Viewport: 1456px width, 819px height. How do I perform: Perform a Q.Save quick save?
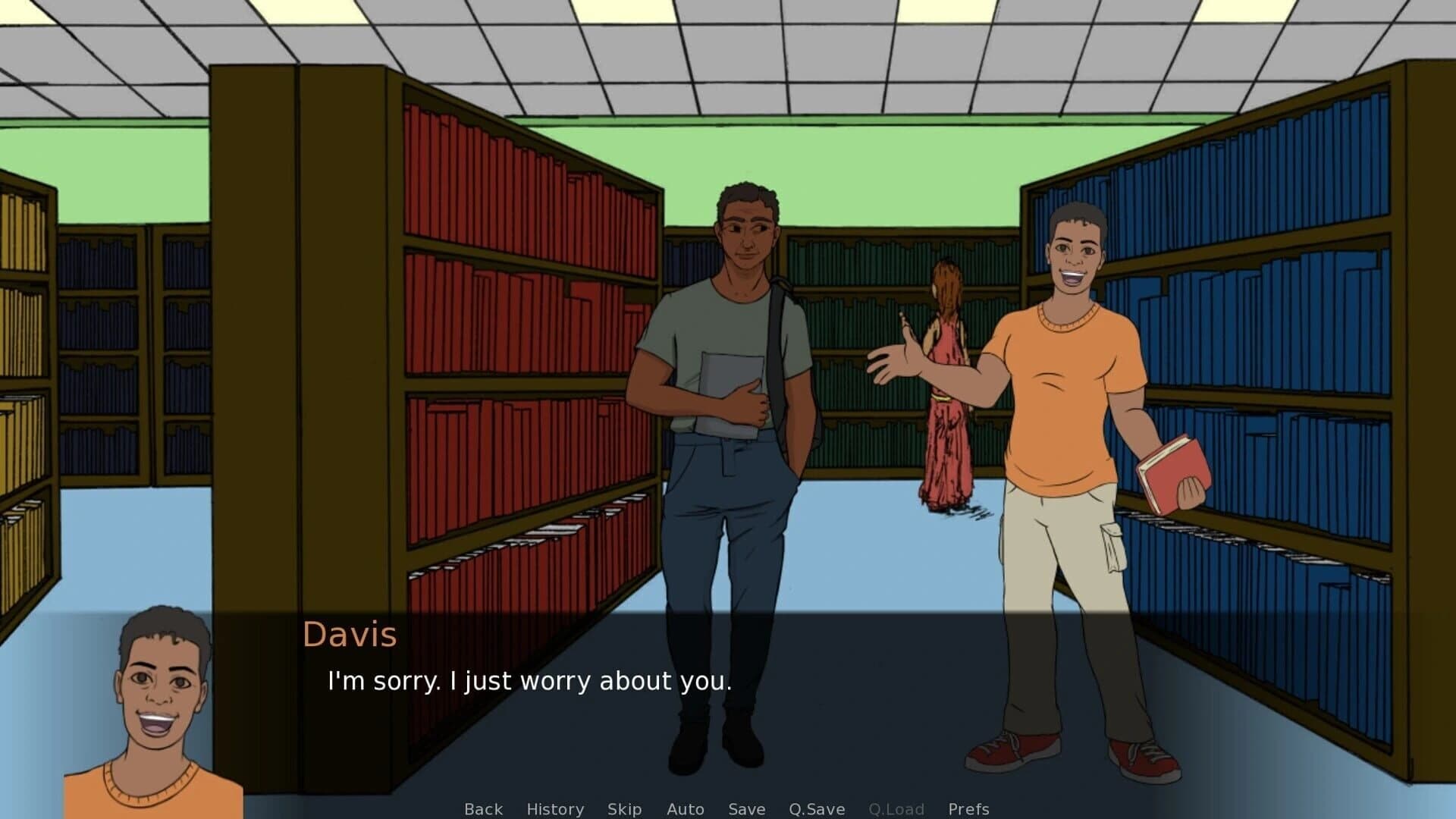coord(817,809)
